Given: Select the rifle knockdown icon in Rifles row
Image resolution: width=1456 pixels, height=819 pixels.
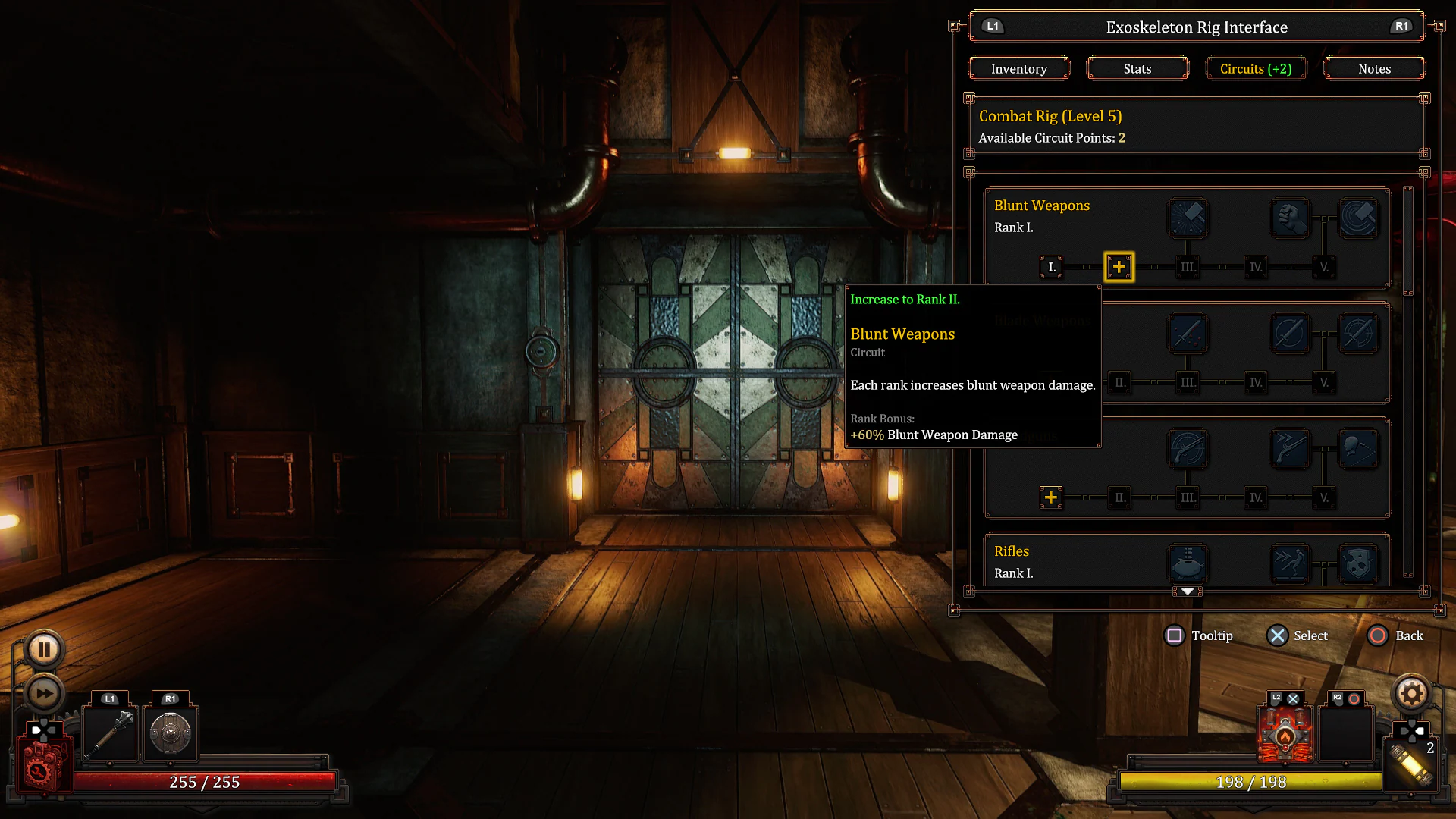Looking at the screenshot, I should [1290, 563].
